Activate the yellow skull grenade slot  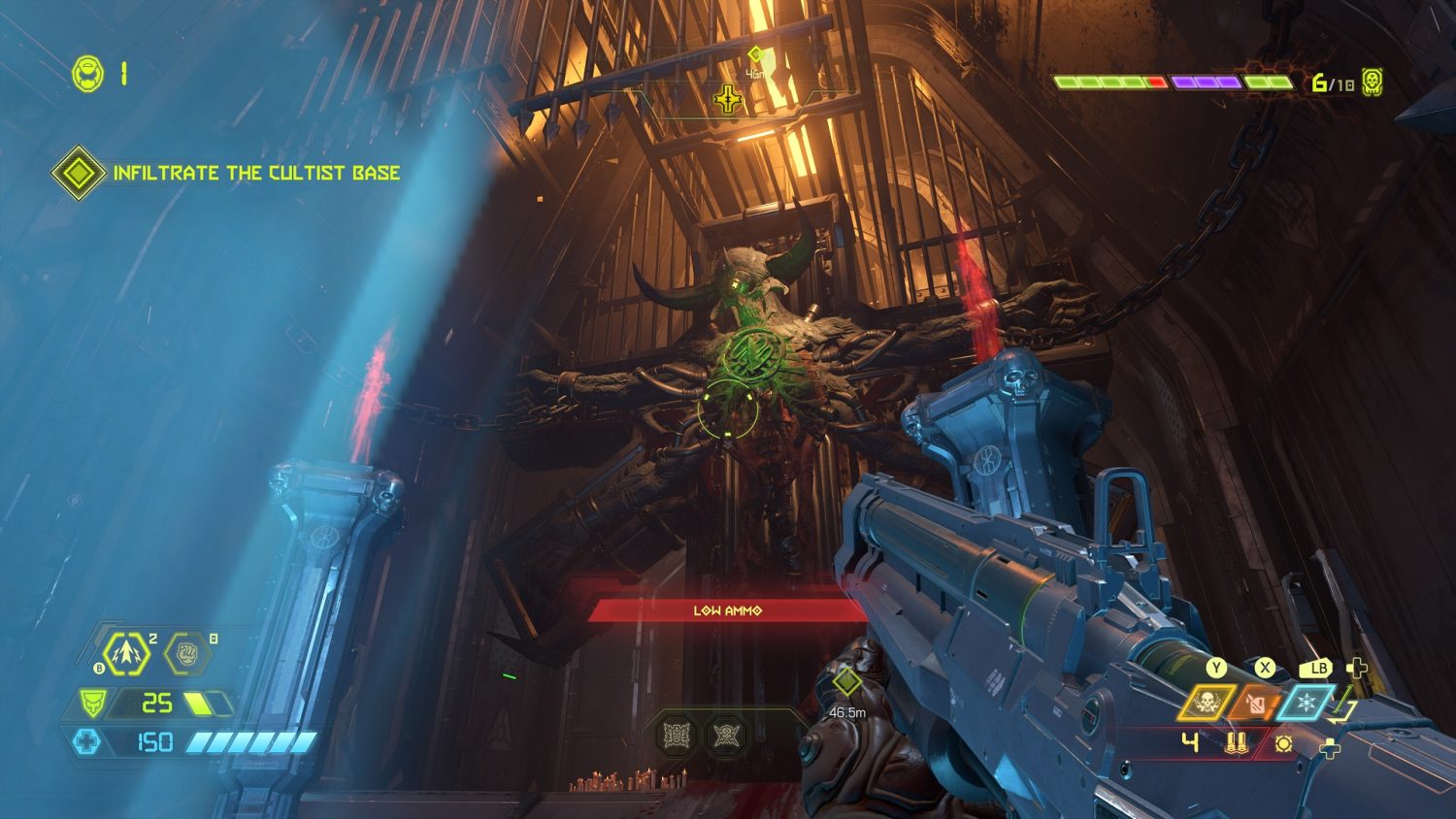tap(1207, 703)
